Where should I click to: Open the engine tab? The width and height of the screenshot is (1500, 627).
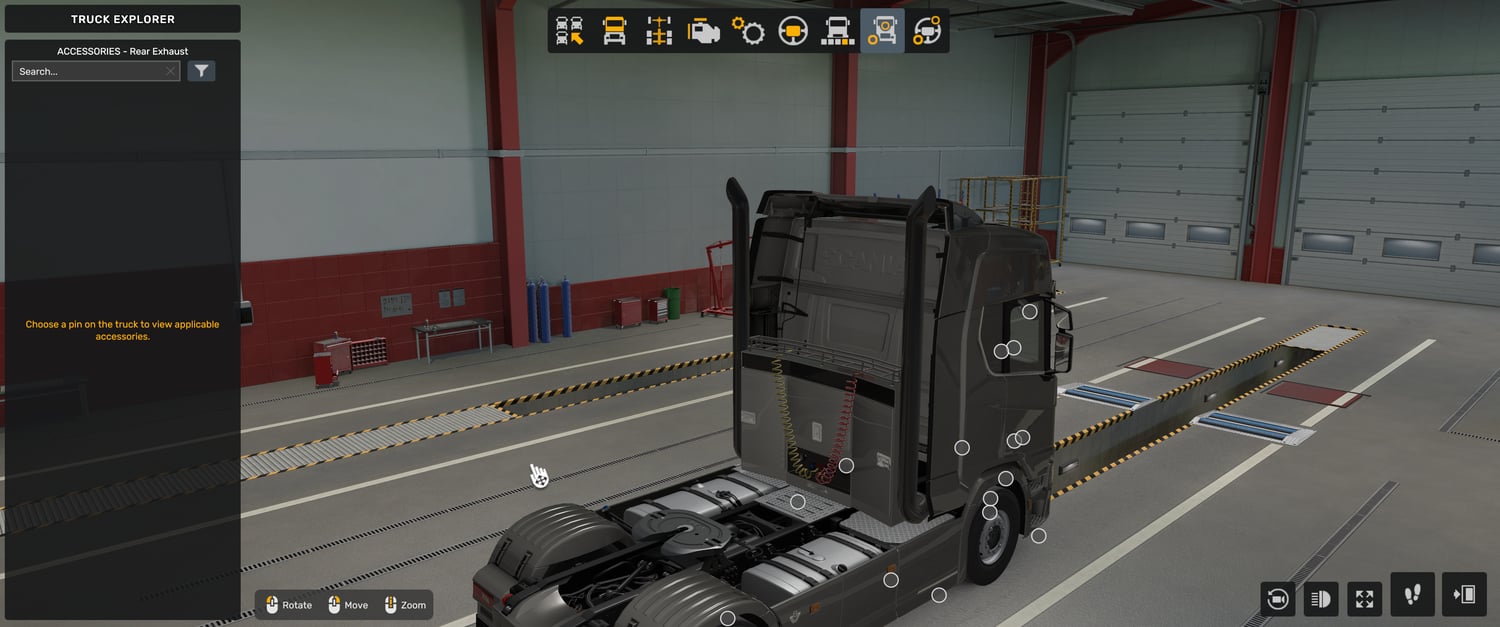[x=703, y=31]
